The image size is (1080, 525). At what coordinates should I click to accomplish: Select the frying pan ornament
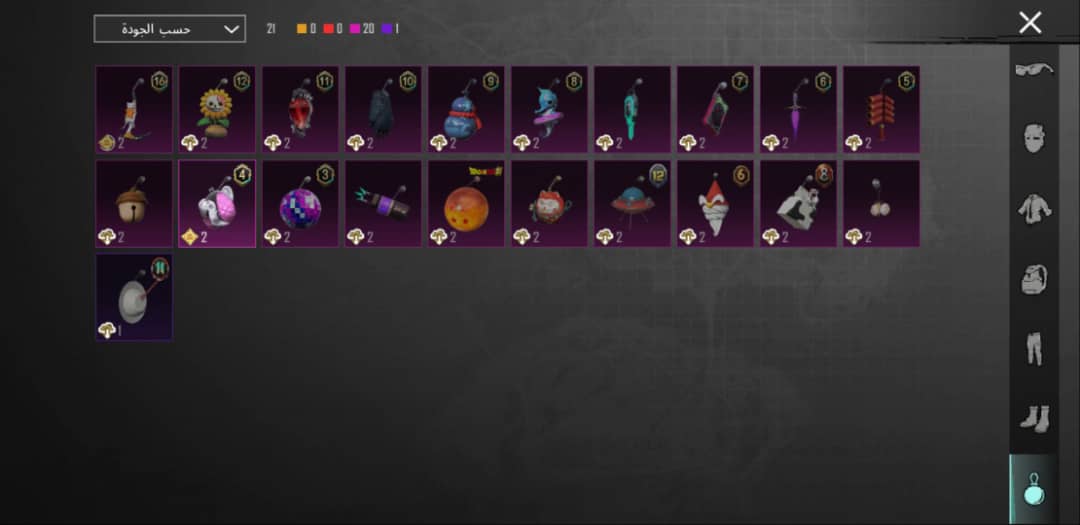134,297
